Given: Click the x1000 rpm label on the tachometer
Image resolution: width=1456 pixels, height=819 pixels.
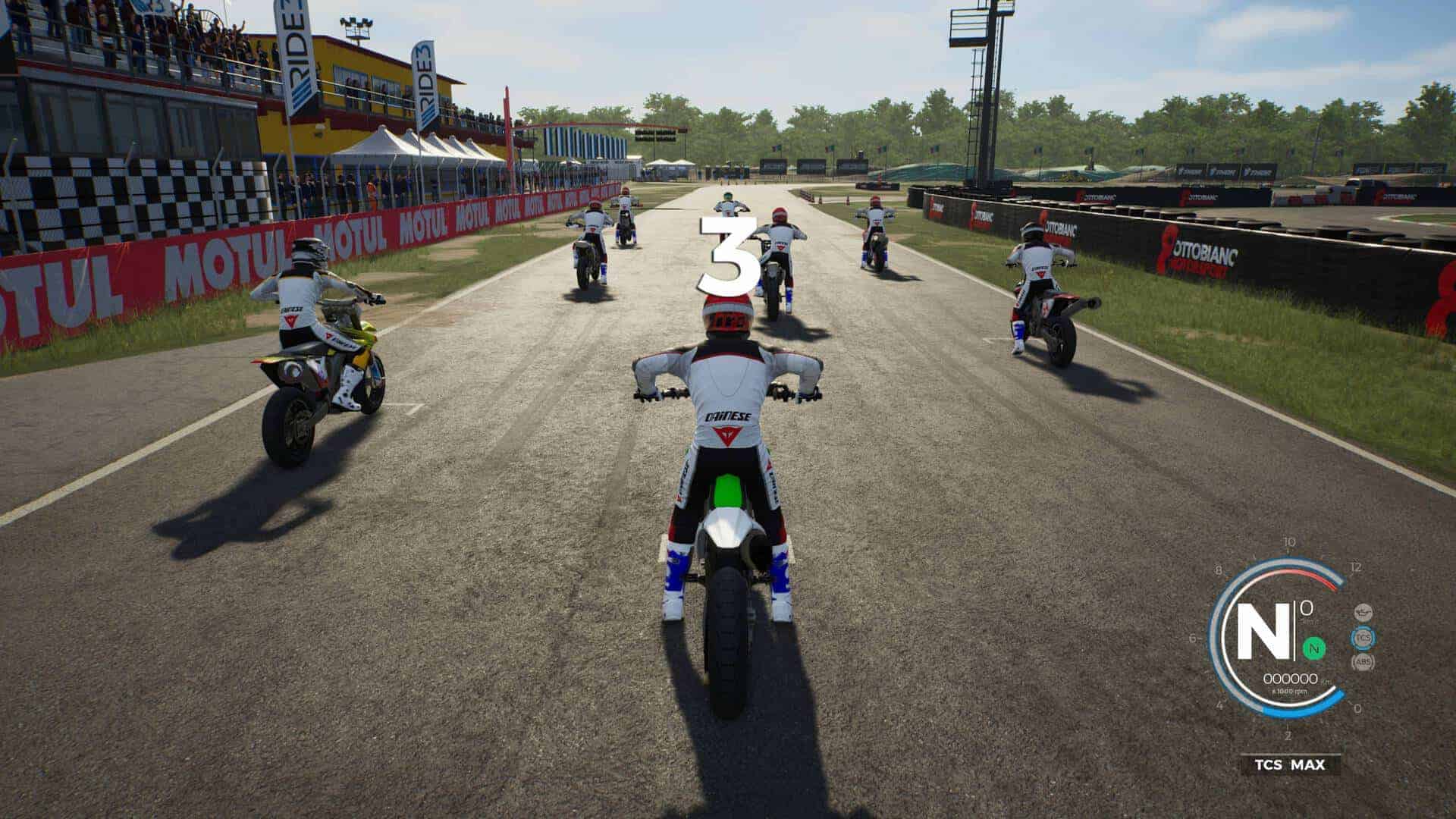Looking at the screenshot, I should (1289, 691).
